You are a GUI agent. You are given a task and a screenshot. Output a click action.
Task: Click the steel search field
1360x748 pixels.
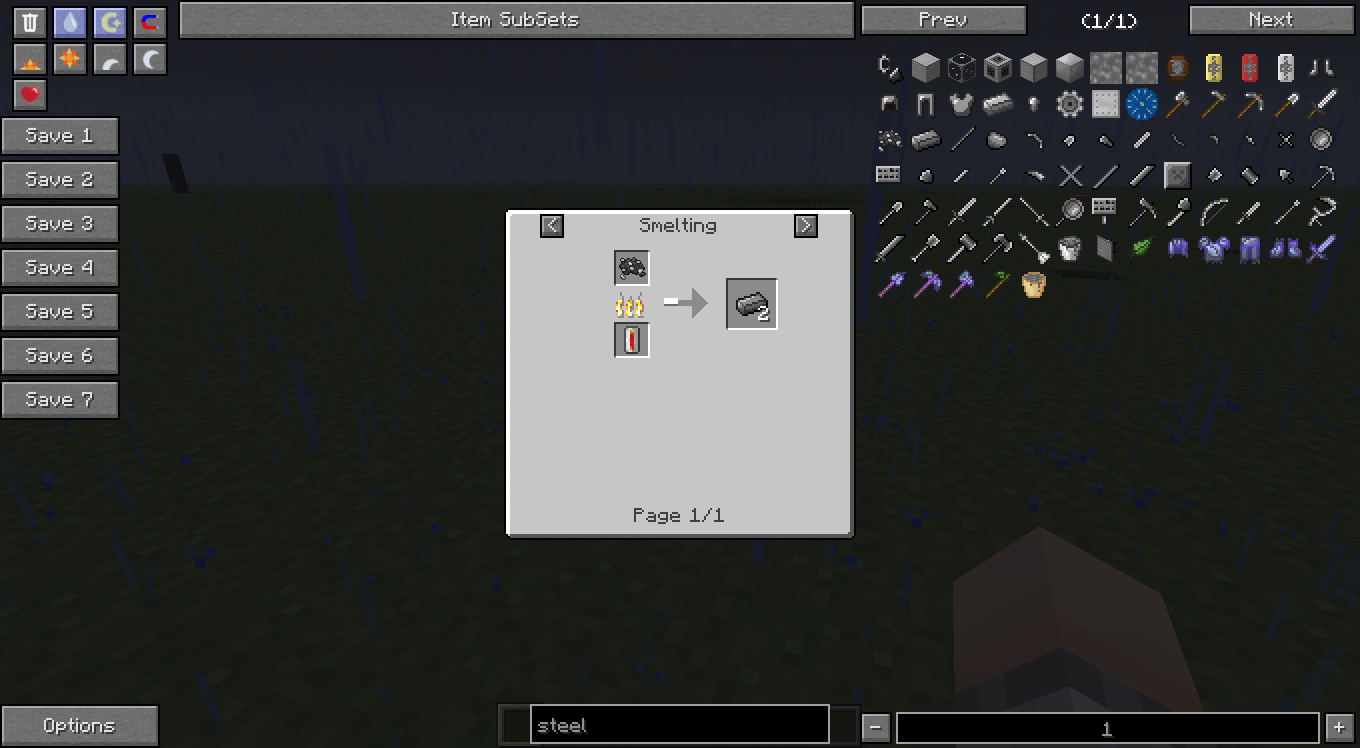coord(679,725)
